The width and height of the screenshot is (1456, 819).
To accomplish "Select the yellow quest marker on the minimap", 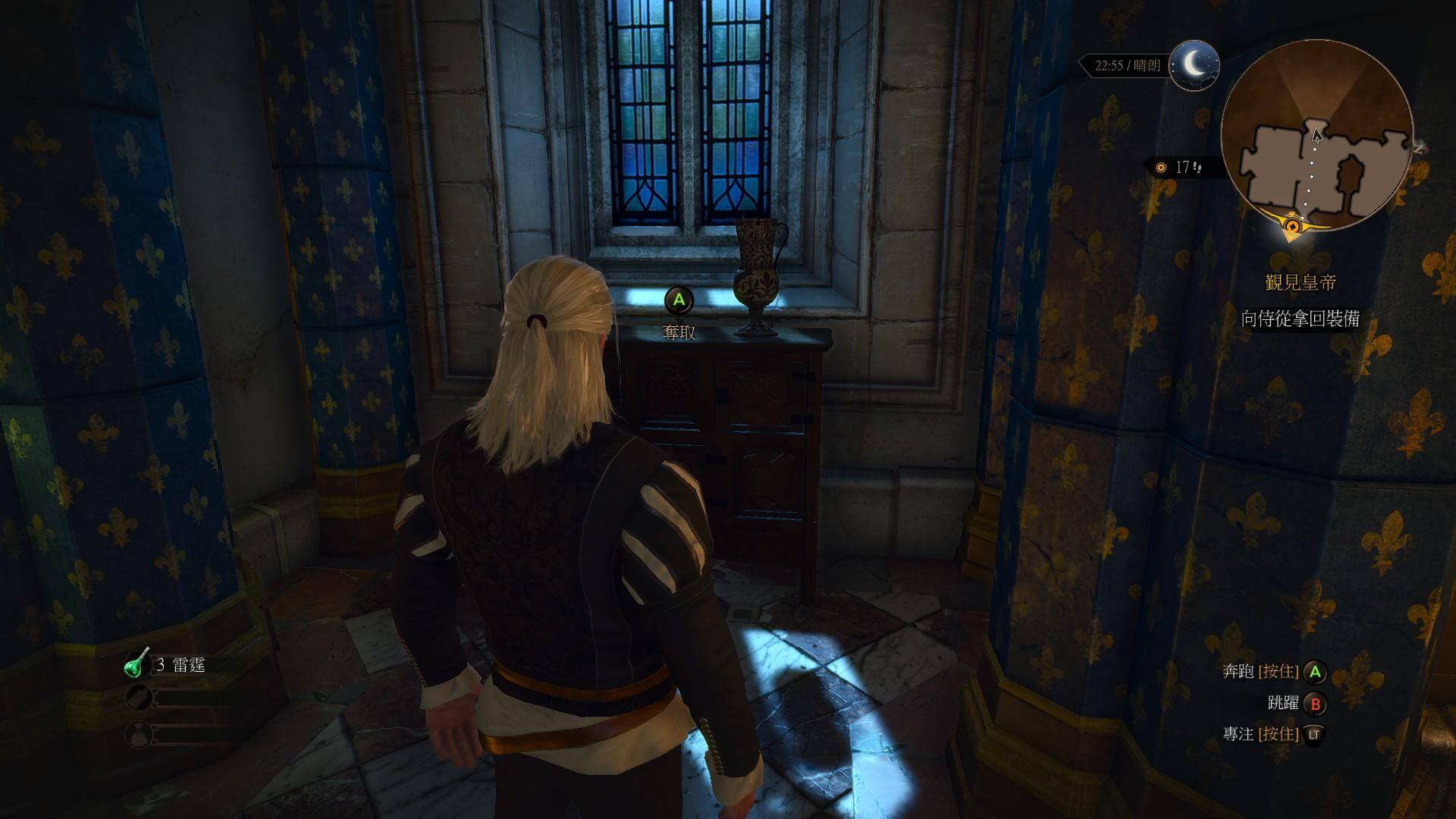I will [1292, 225].
